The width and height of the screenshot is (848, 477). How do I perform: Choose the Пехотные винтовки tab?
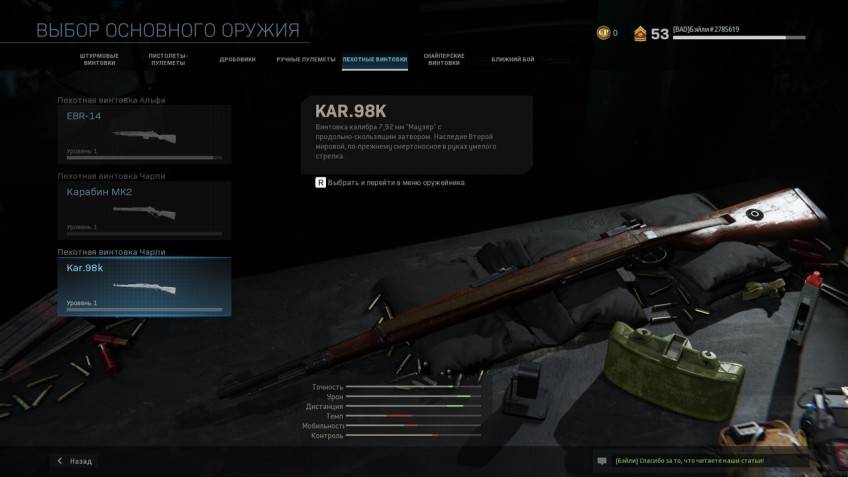[374, 59]
